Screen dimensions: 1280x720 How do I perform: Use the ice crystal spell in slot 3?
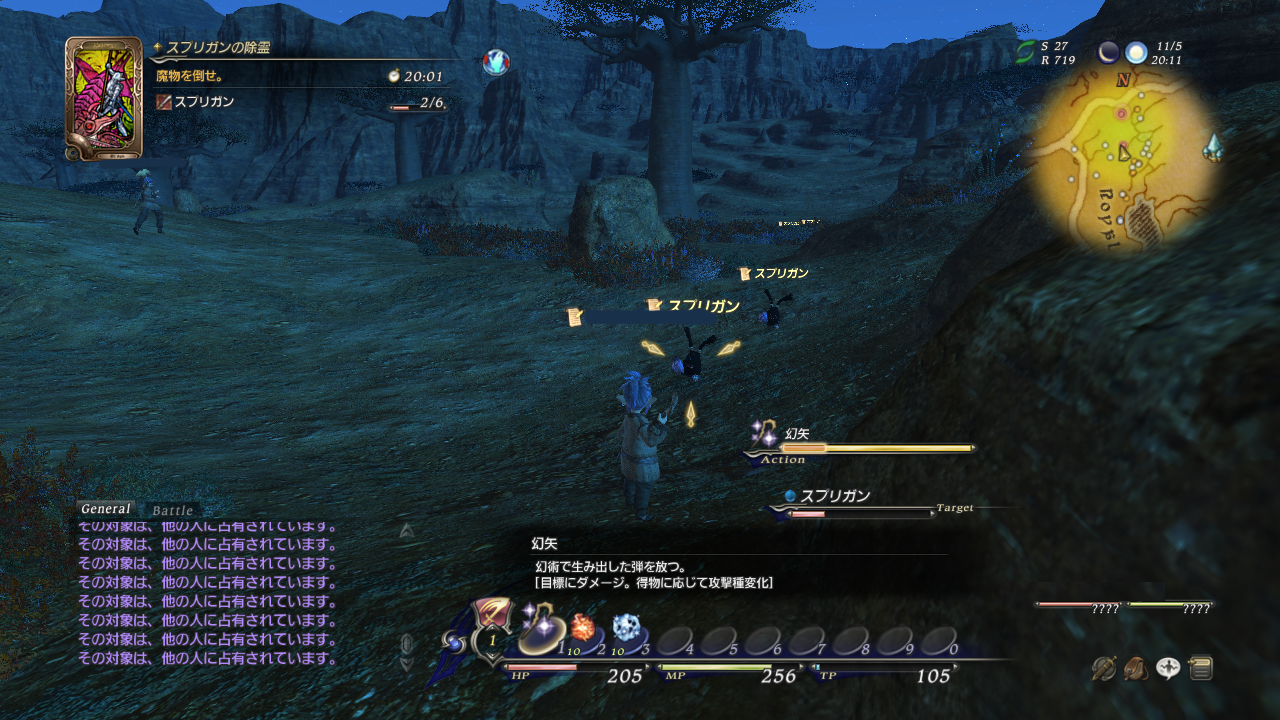(627, 632)
